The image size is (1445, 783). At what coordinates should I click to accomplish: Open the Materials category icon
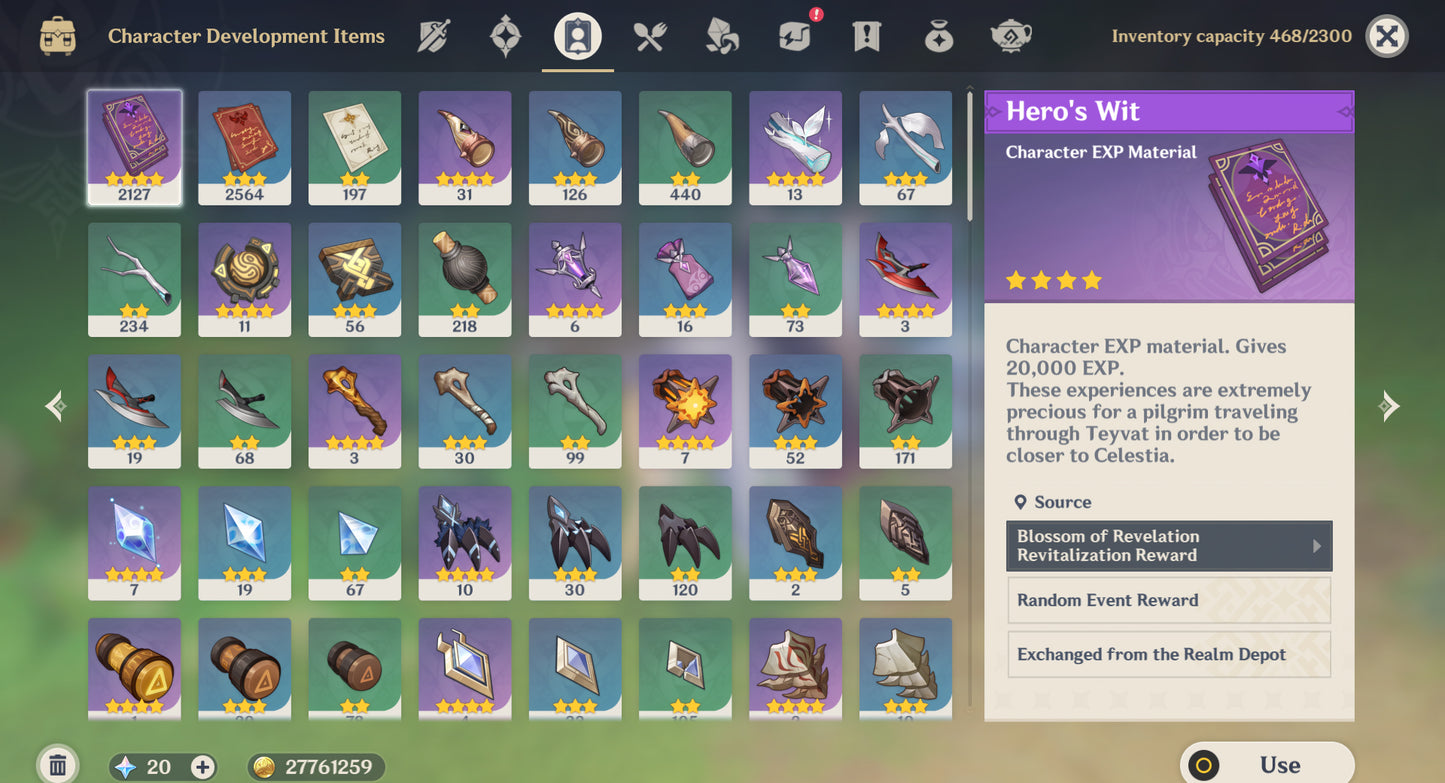click(x=721, y=35)
